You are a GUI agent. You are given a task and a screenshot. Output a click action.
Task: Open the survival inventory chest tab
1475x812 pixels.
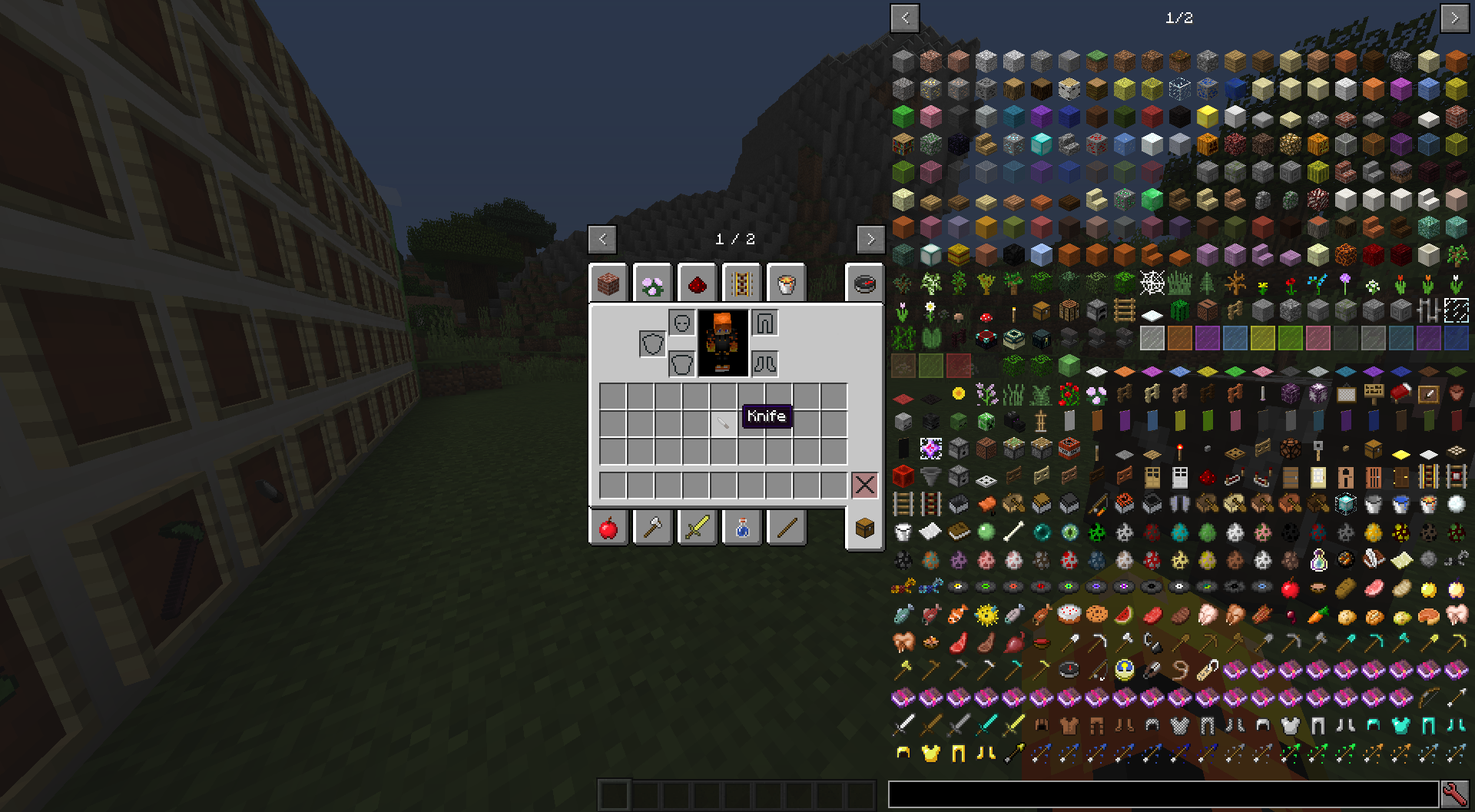[x=864, y=527]
